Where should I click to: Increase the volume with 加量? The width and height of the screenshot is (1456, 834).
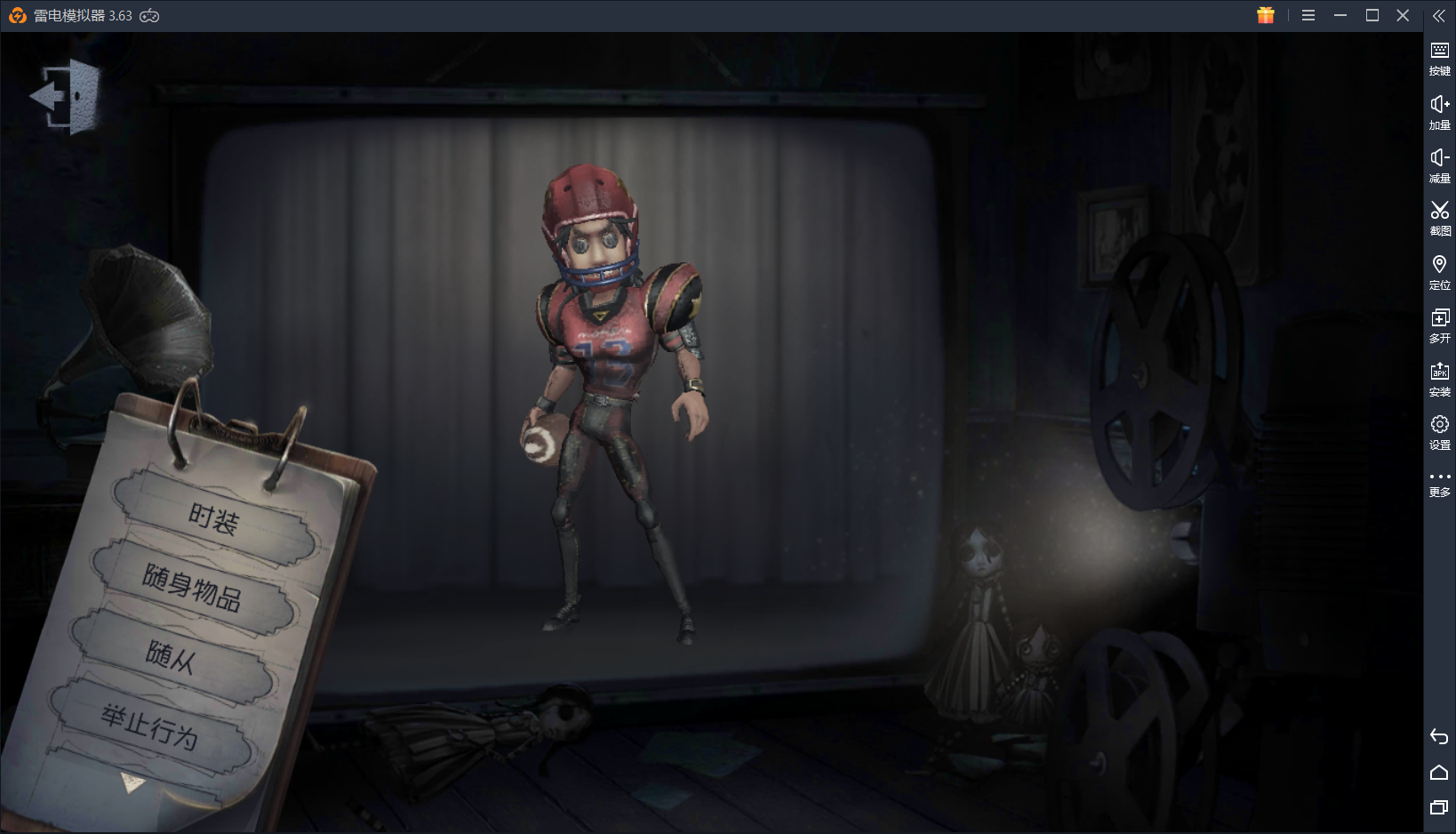[1438, 111]
